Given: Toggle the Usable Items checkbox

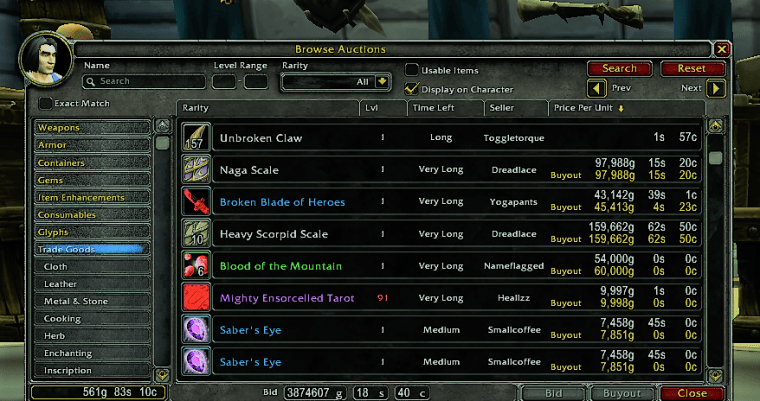Looking at the screenshot, I should coord(412,70).
